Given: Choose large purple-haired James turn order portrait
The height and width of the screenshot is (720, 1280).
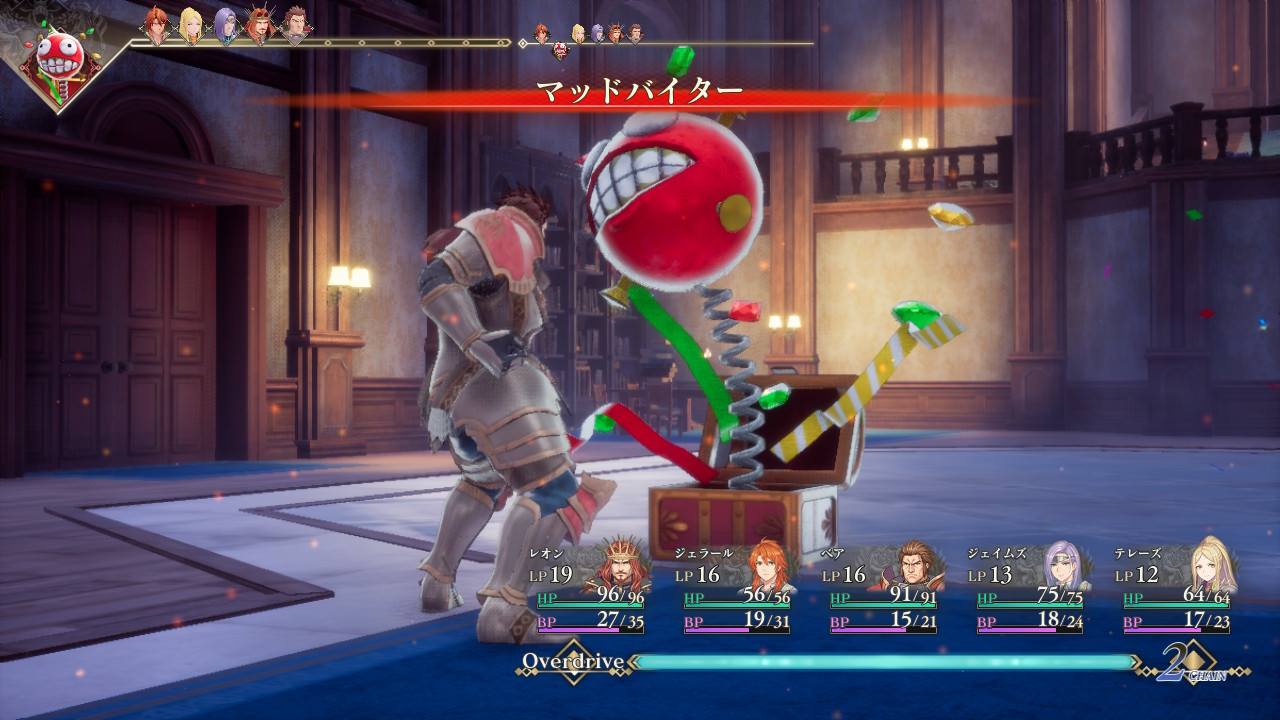Looking at the screenshot, I should pos(227,26).
